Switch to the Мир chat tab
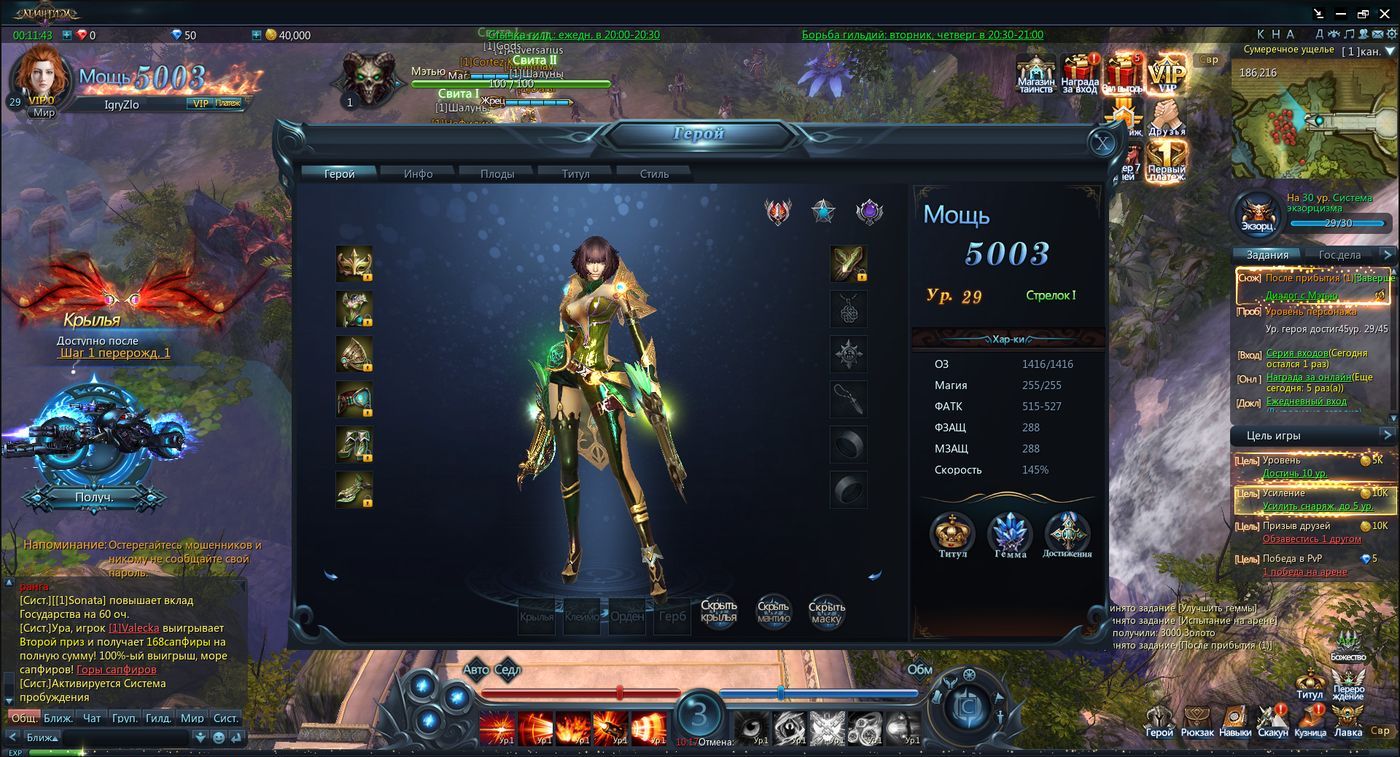This screenshot has height=757, width=1400. [x=192, y=718]
